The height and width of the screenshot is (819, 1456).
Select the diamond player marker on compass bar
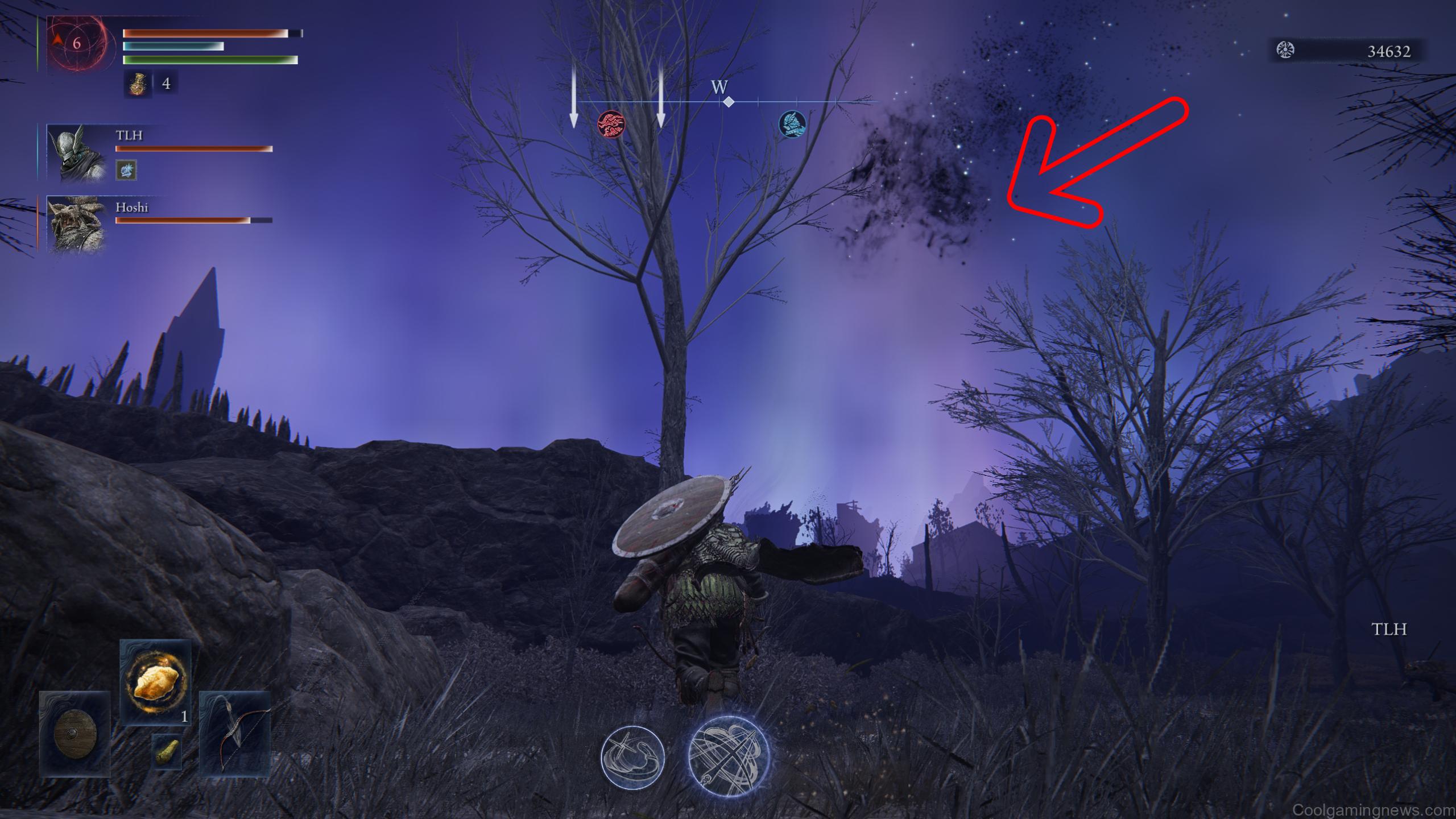(729, 102)
